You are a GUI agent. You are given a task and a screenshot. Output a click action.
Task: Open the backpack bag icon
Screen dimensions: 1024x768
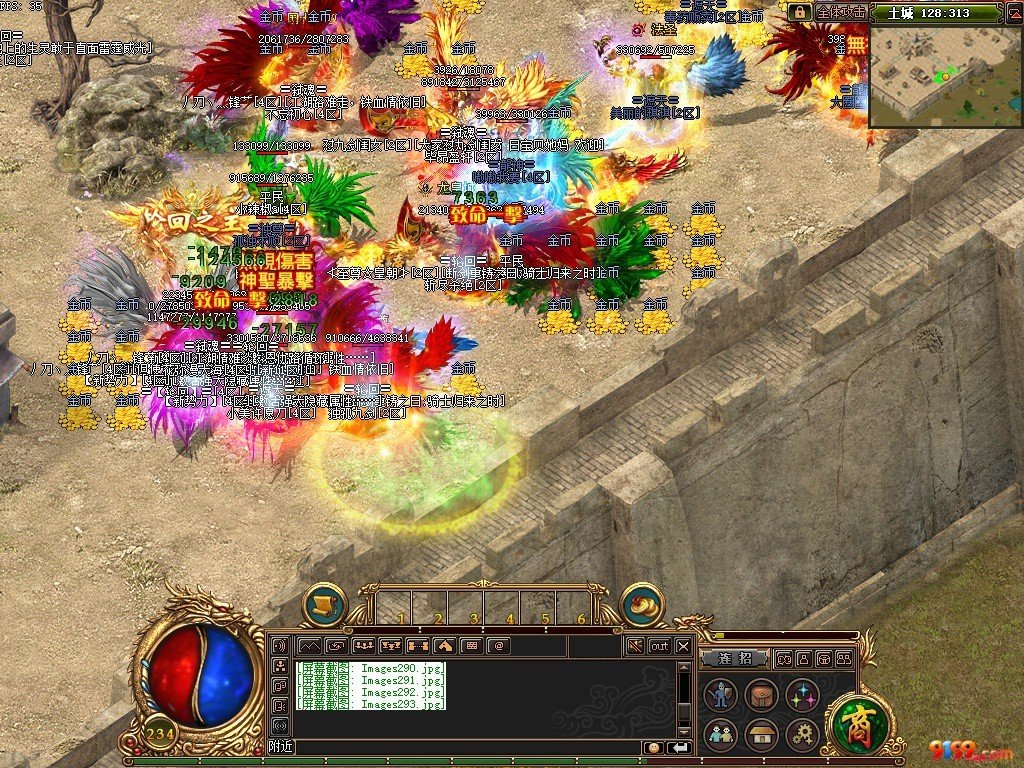762,695
